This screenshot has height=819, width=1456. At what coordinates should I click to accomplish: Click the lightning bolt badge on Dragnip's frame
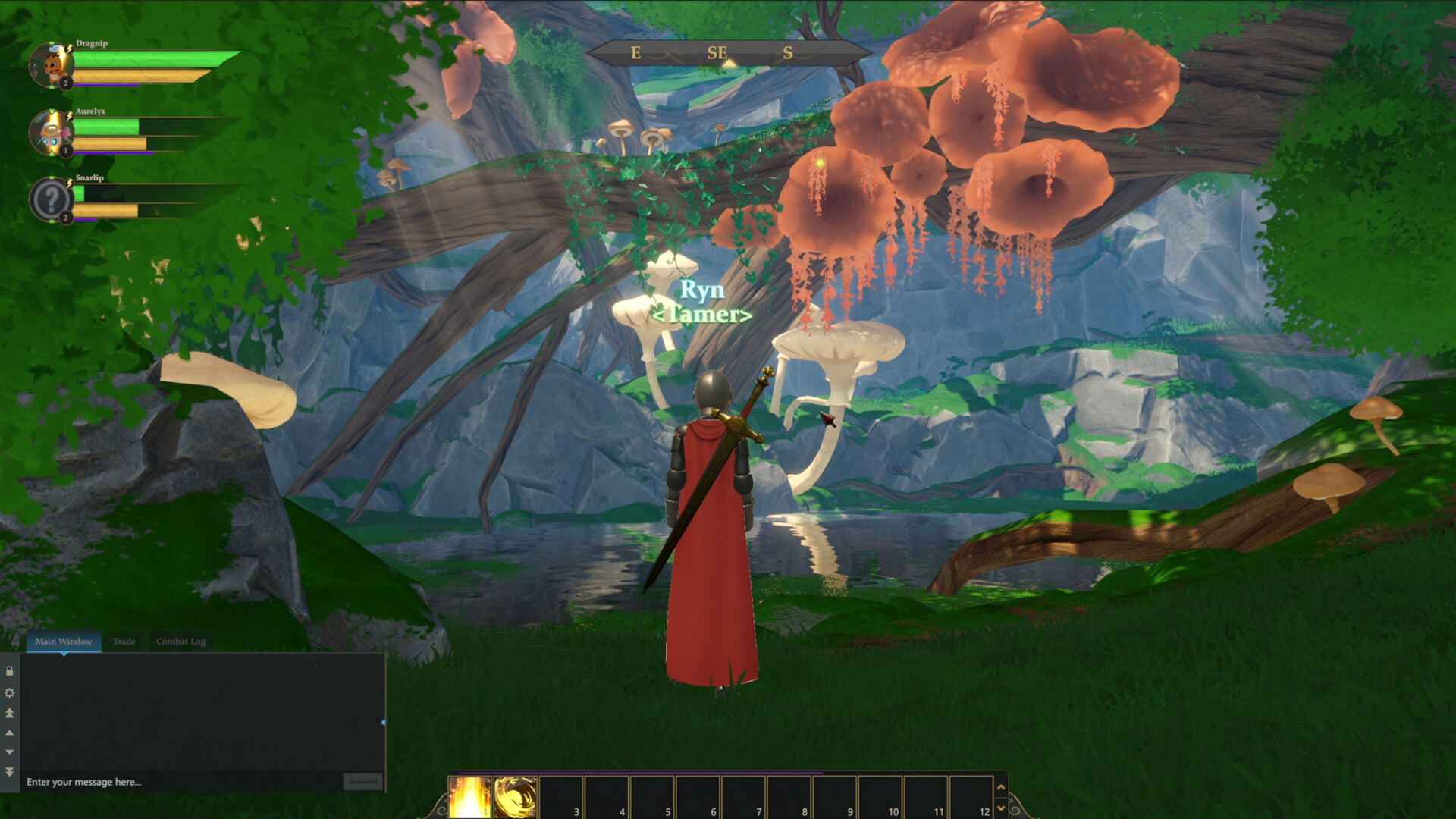pos(69,49)
